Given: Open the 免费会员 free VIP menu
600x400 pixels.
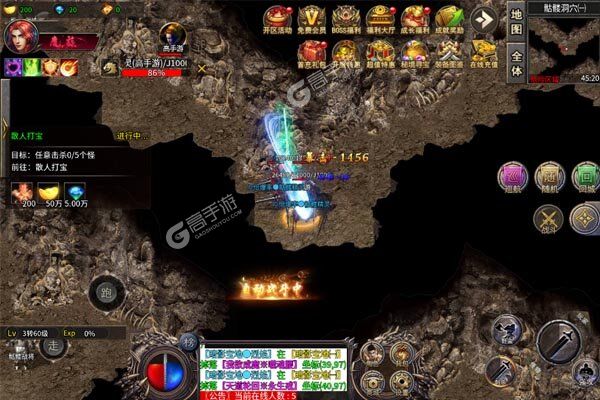Looking at the screenshot, I should (x=314, y=20).
